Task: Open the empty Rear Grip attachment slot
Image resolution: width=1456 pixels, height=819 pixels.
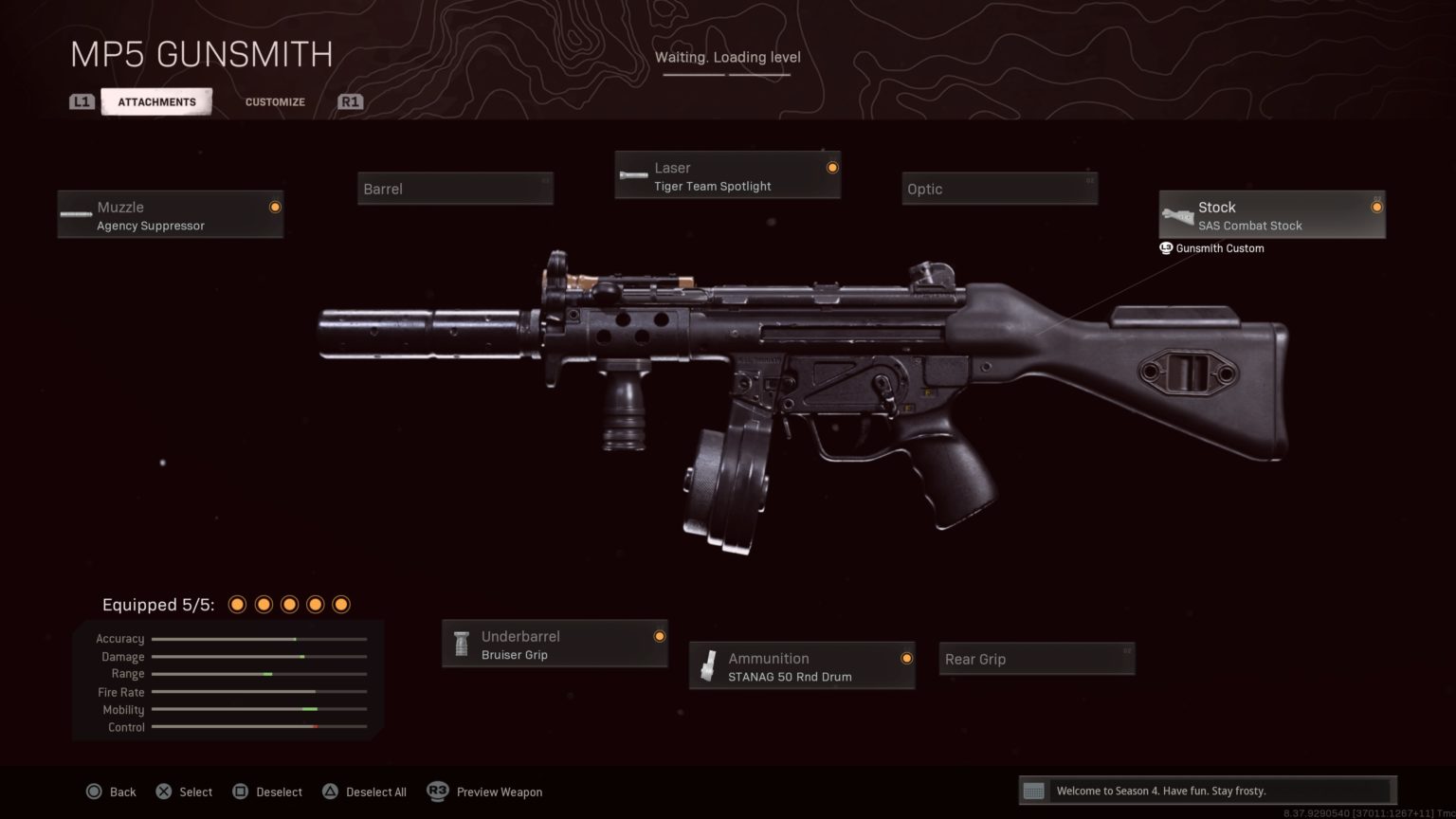Action: 1036,658
